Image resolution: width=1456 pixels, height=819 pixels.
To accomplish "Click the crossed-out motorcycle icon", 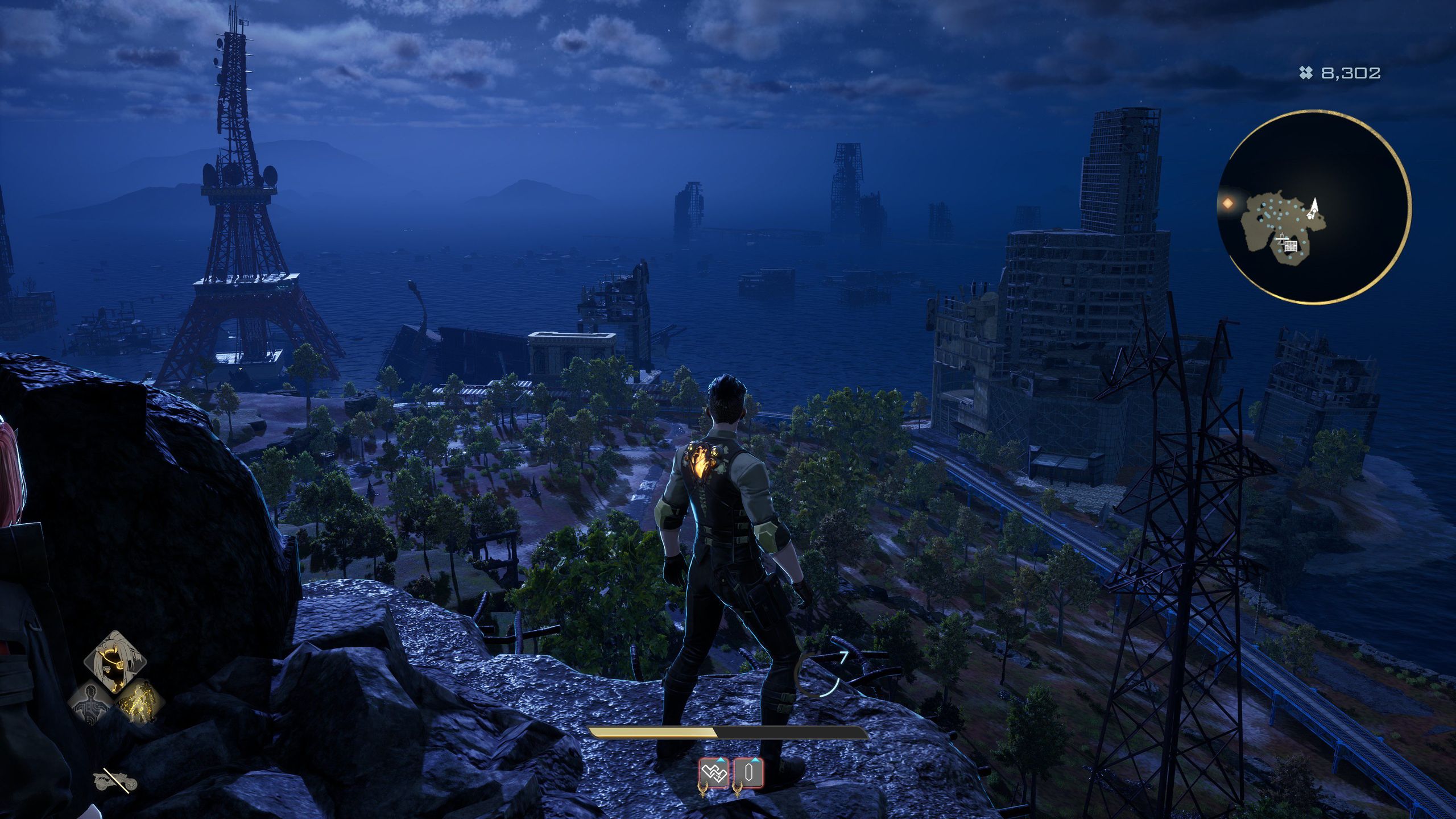I will point(115,781).
